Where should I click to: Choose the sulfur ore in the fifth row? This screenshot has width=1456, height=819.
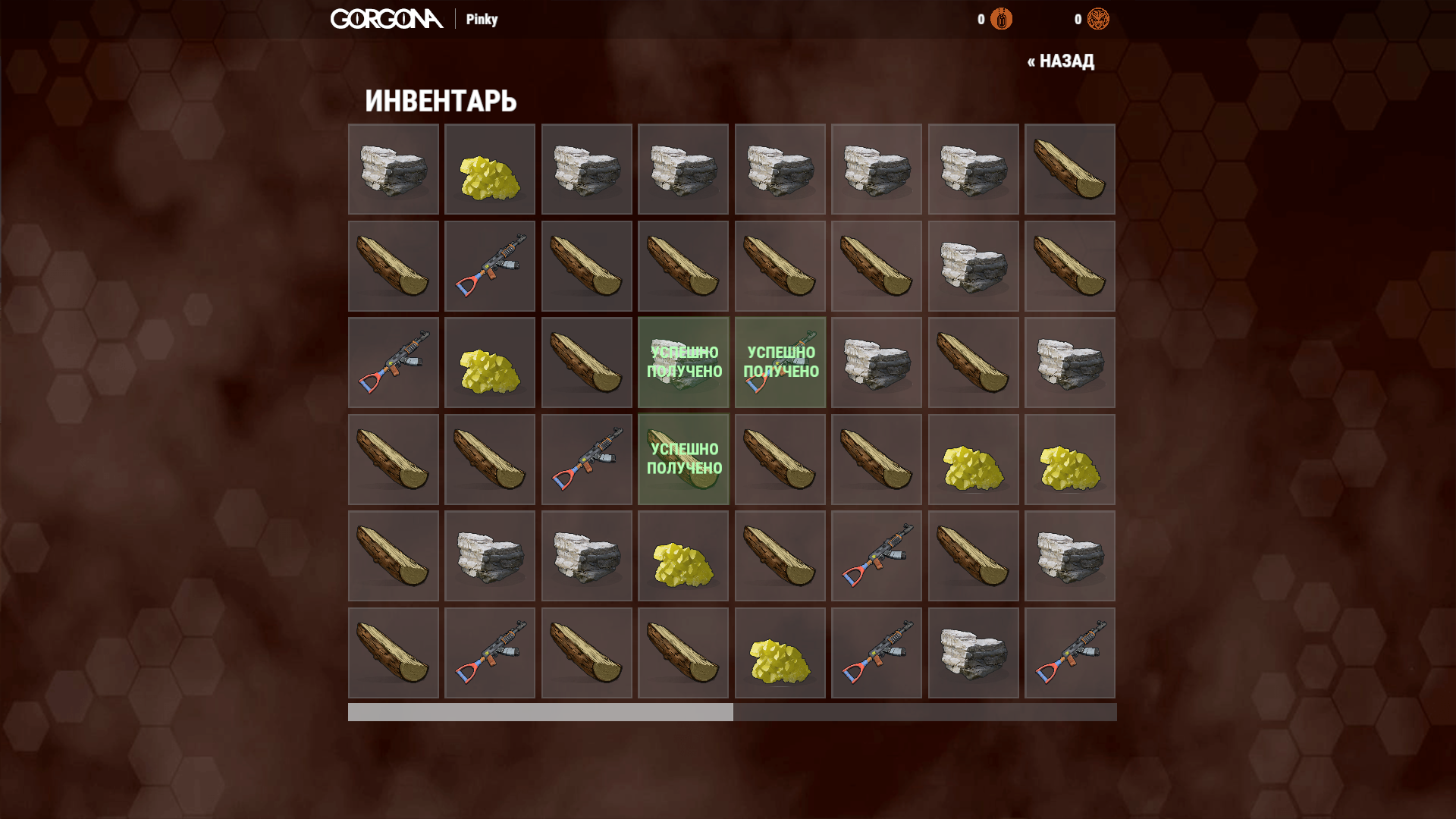pyautogui.click(x=682, y=556)
